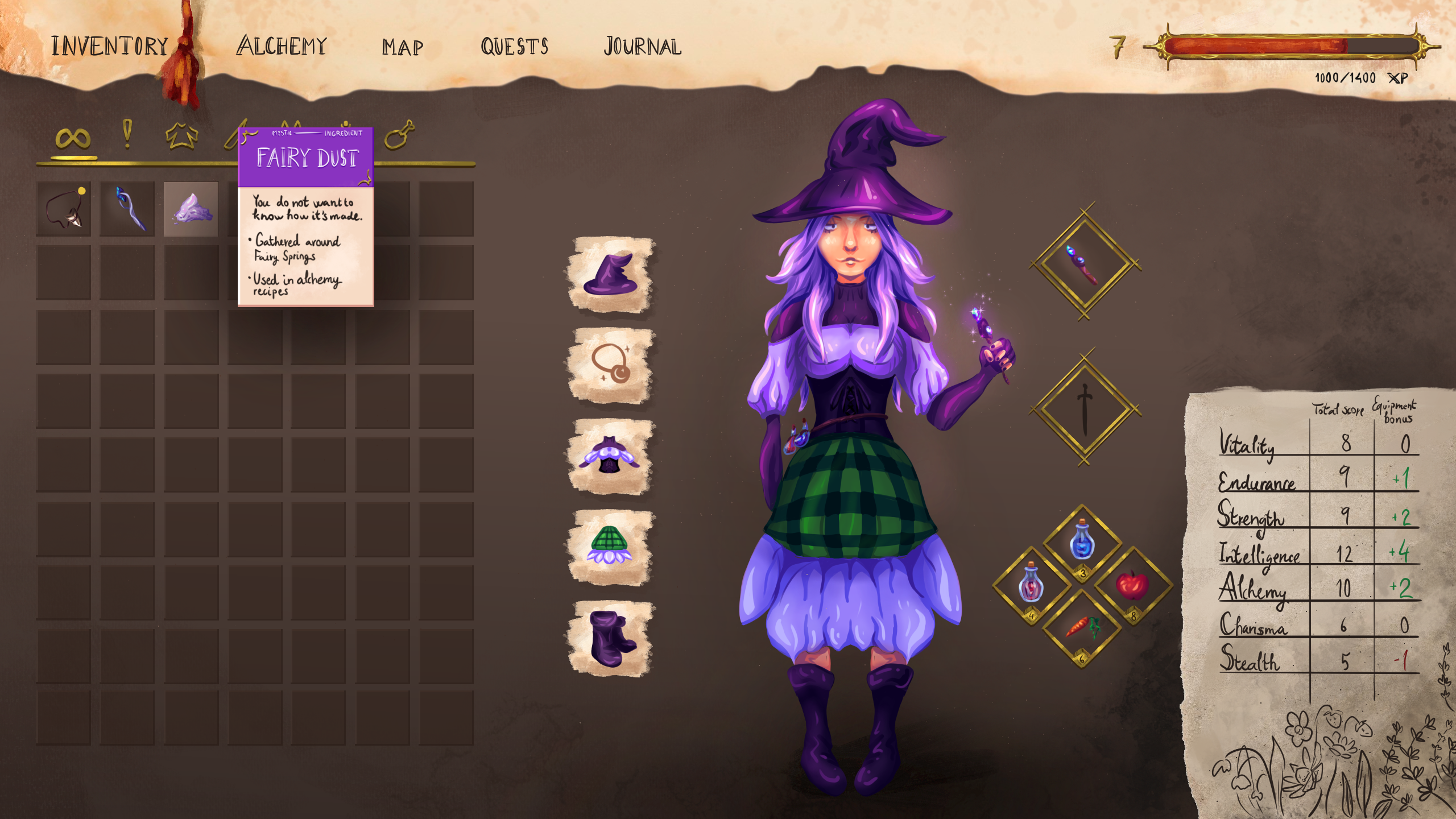Select the blue crystal staff inventory slot
The image size is (1456, 819).
pos(127,209)
